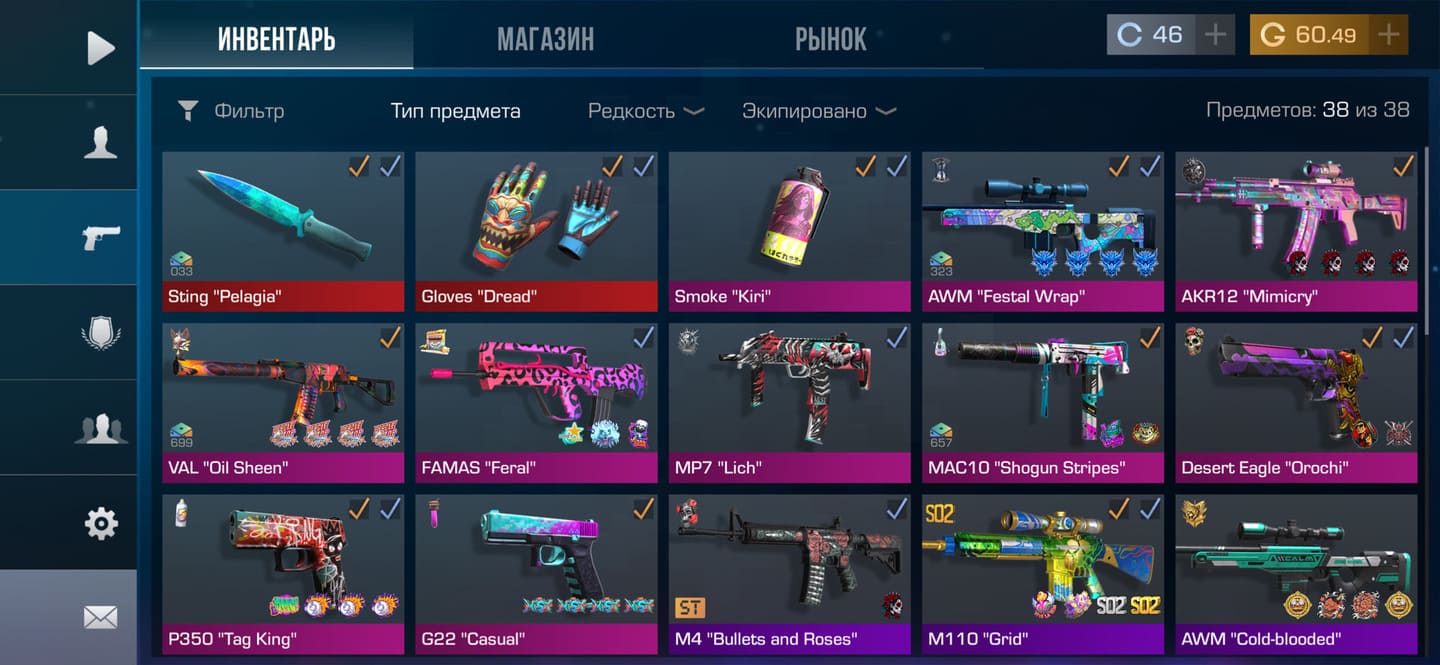This screenshot has height=665, width=1440.
Task: Show the friends group icon page
Action: (x=100, y=428)
